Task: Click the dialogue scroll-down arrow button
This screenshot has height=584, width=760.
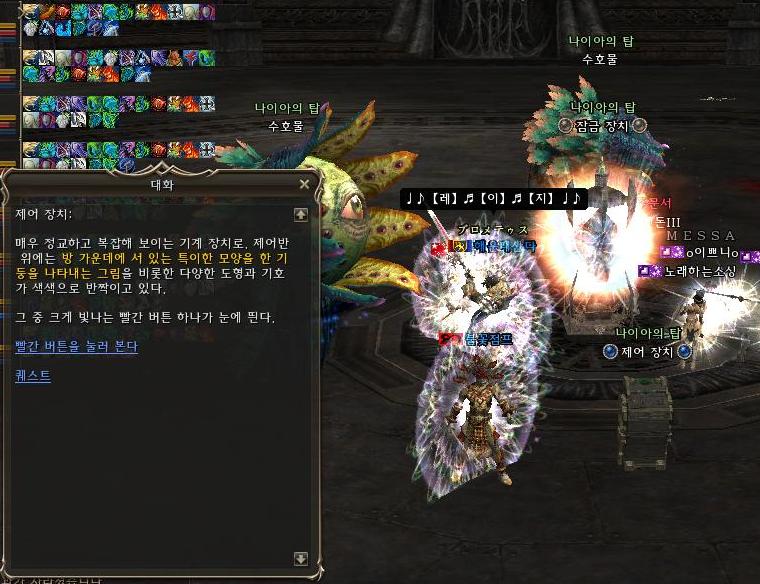Action: pyautogui.click(x=300, y=559)
